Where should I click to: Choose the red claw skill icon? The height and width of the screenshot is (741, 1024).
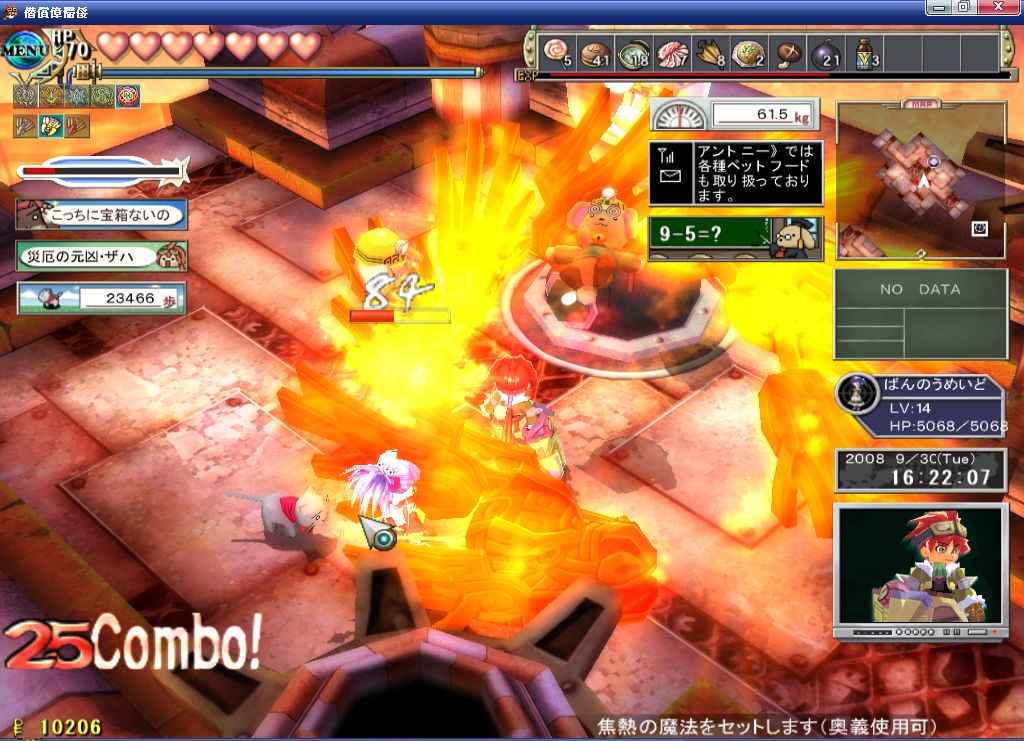pyautogui.click(x=76, y=126)
